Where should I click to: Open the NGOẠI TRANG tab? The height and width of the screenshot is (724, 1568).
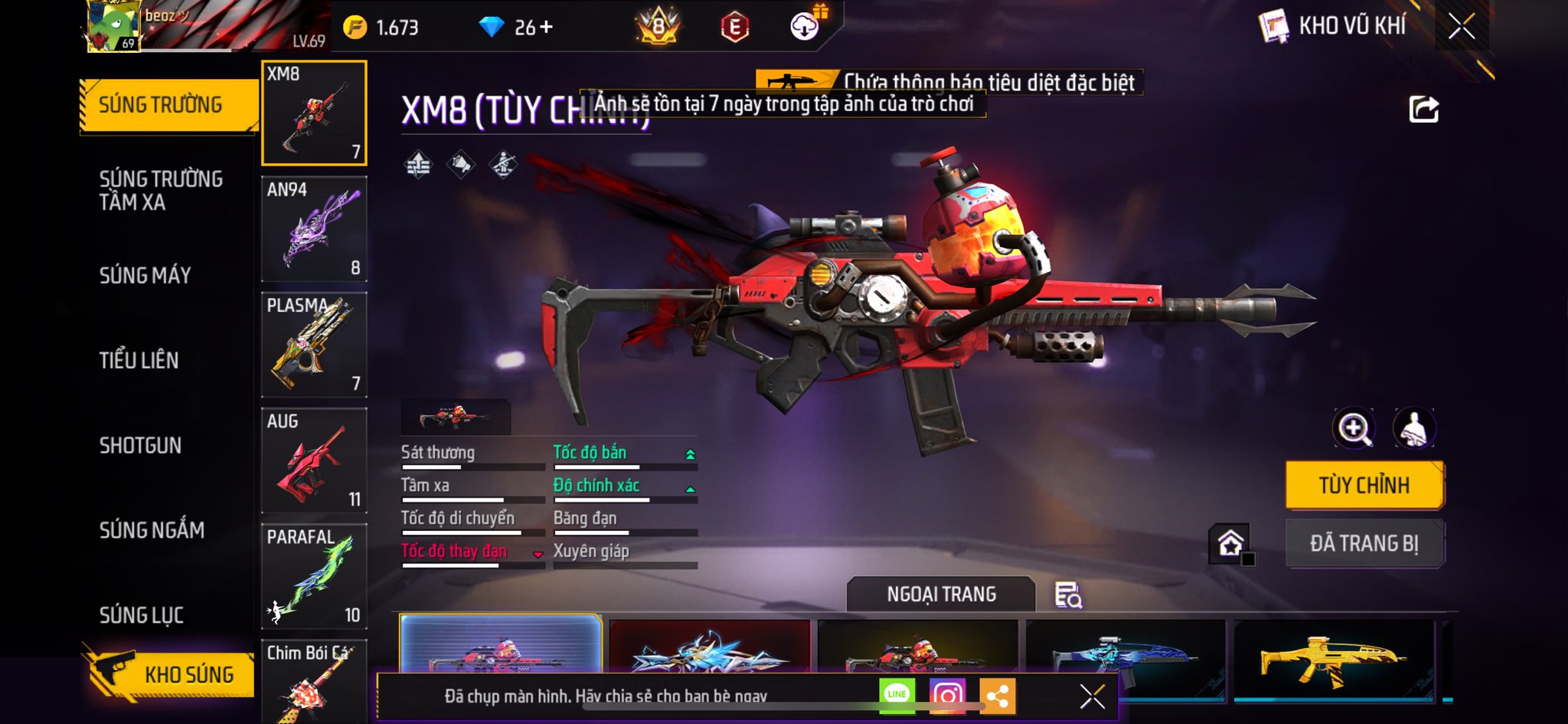click(x=941, y=595)
